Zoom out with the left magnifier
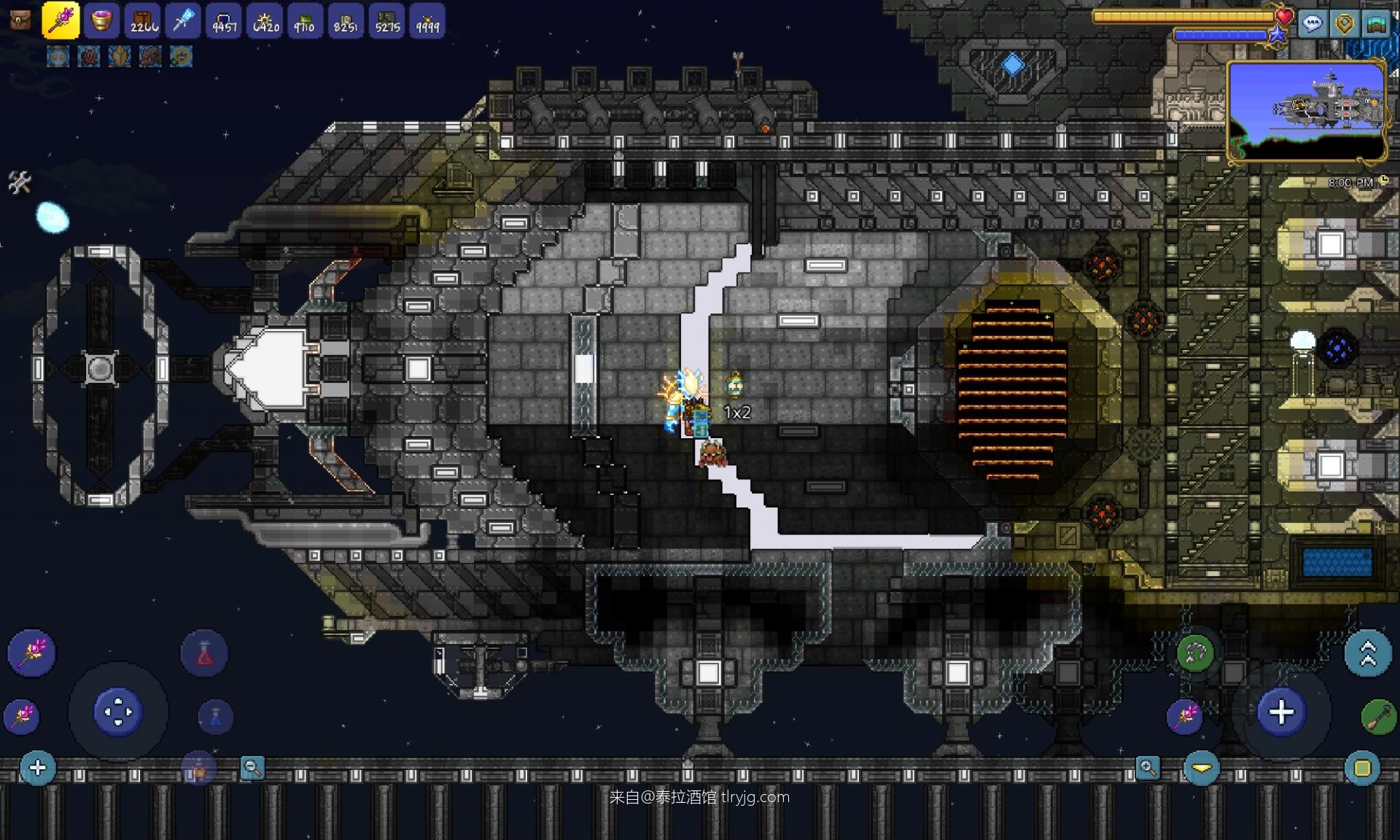The height and width of the screenshot is (840, 1400). [x=252, y=768]
